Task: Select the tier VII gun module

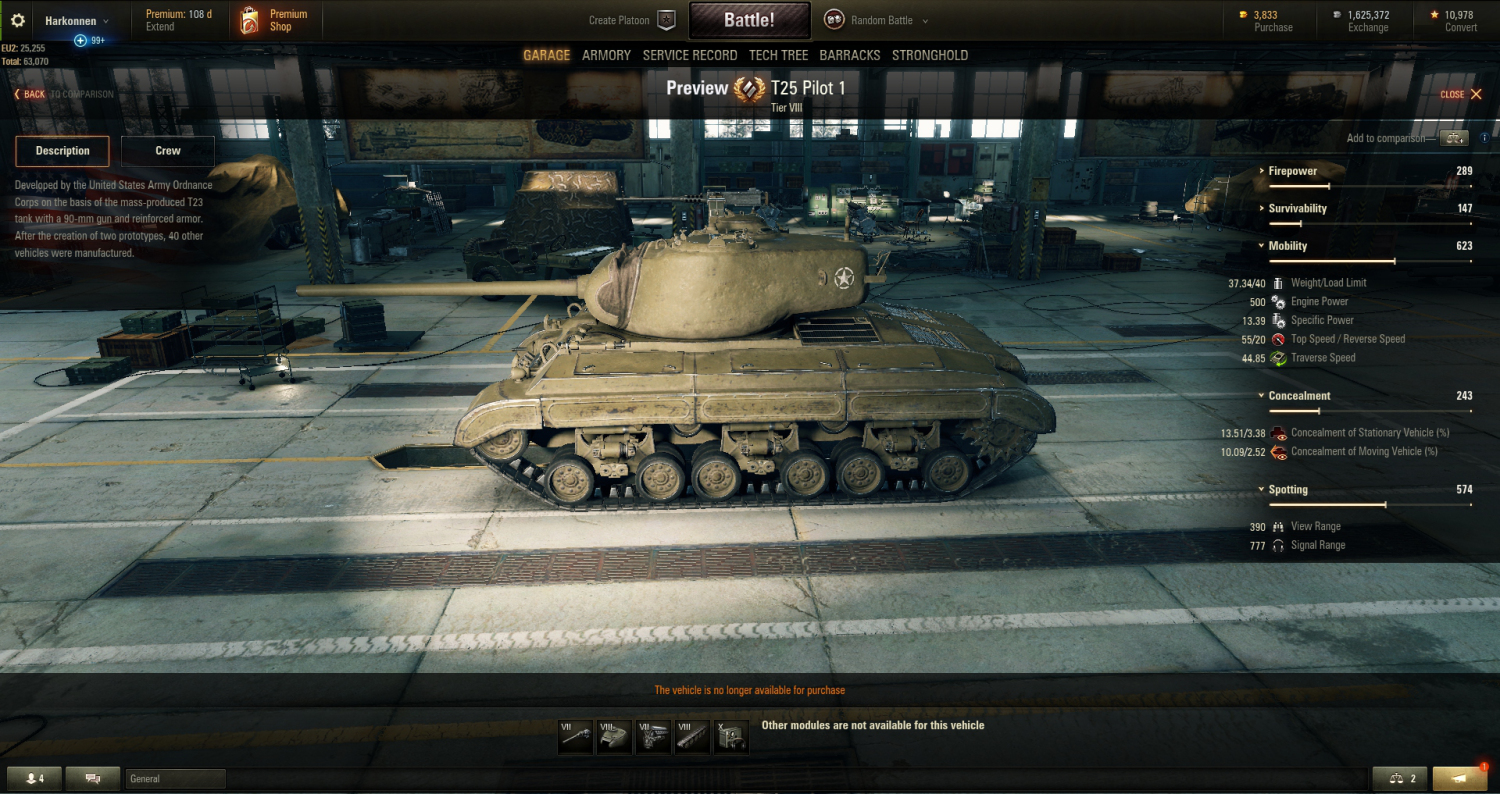Action: 576,737
